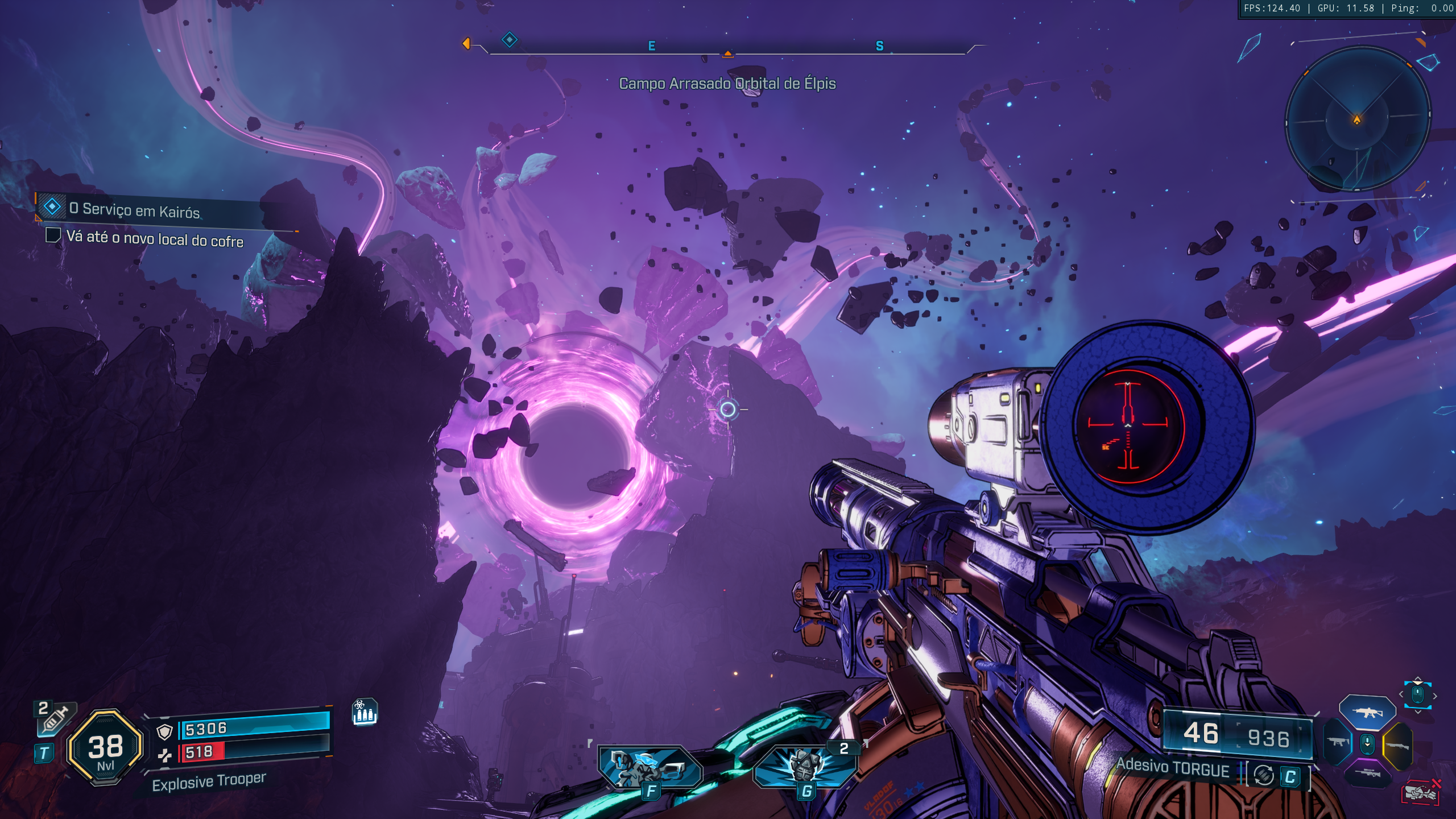This screenshot has height=819, width=1456.
Task: Select the assault rifle weapon slot
Action: (x=1367, y=712)
